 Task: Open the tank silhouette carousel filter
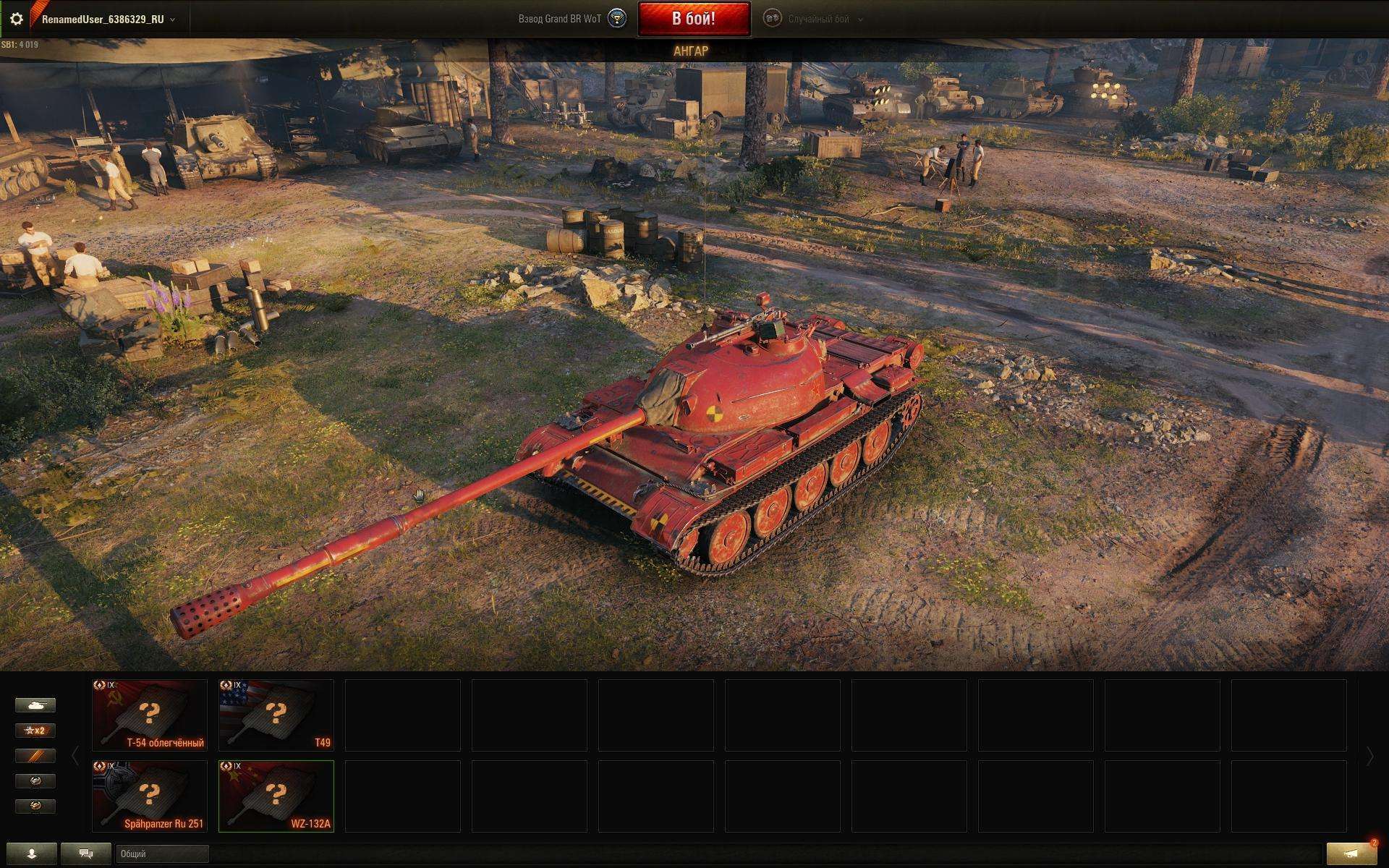point(35,705)
